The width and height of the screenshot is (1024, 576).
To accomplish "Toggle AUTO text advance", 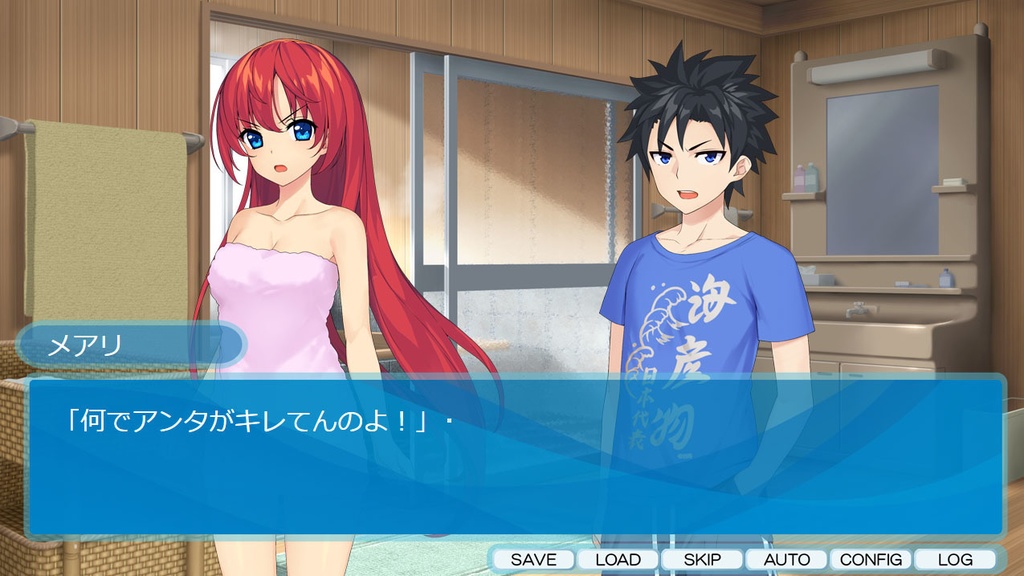I will [787, 560].
